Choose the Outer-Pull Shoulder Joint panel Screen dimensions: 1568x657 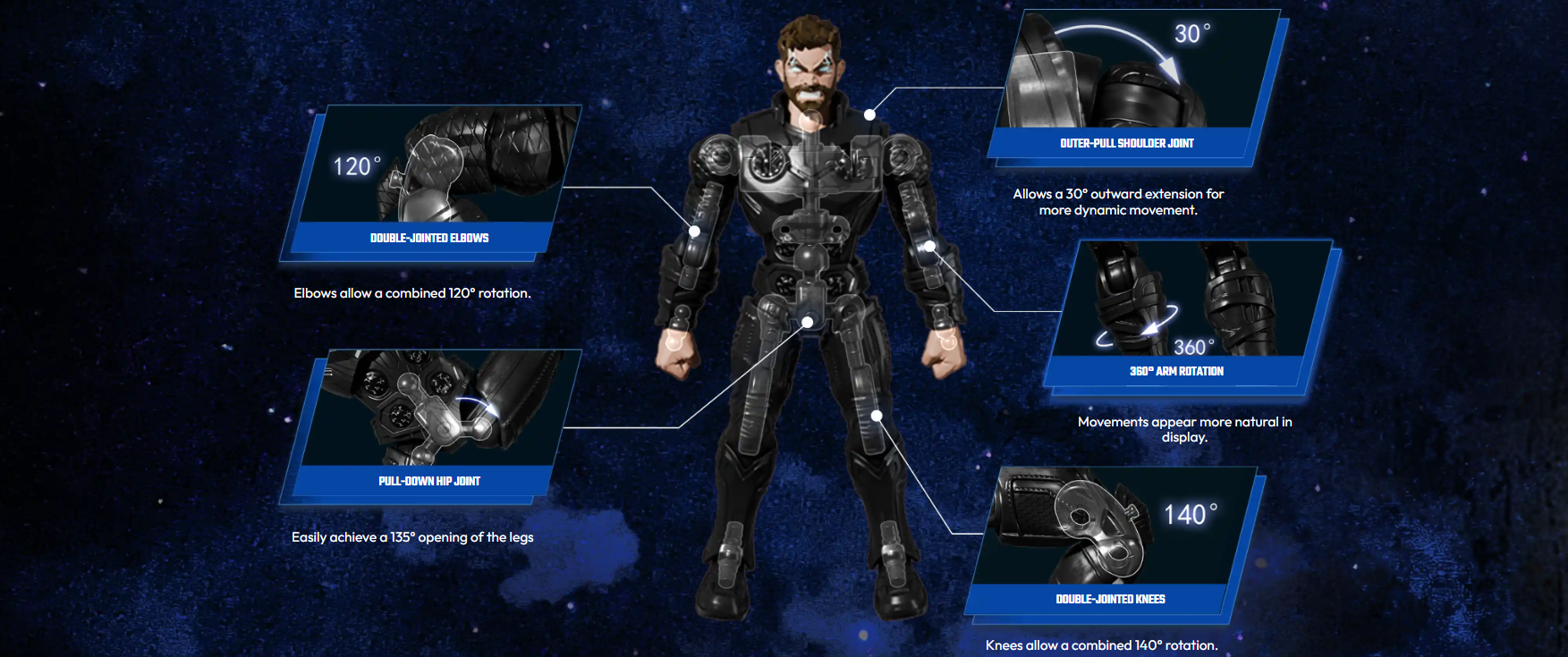point(1132,87)
